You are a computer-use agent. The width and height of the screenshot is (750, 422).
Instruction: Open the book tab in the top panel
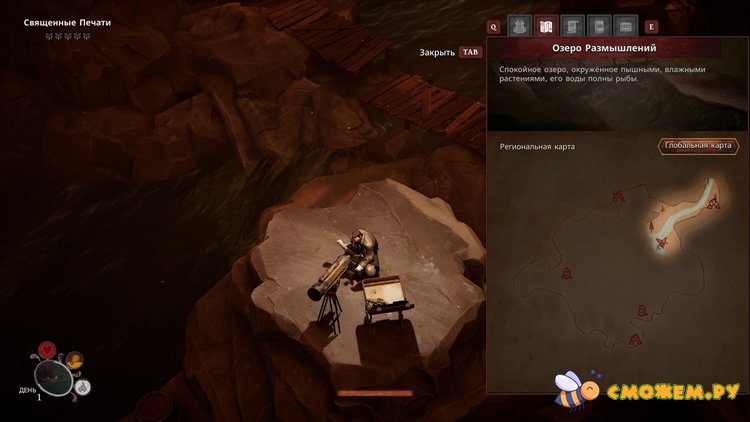[599, 26]
